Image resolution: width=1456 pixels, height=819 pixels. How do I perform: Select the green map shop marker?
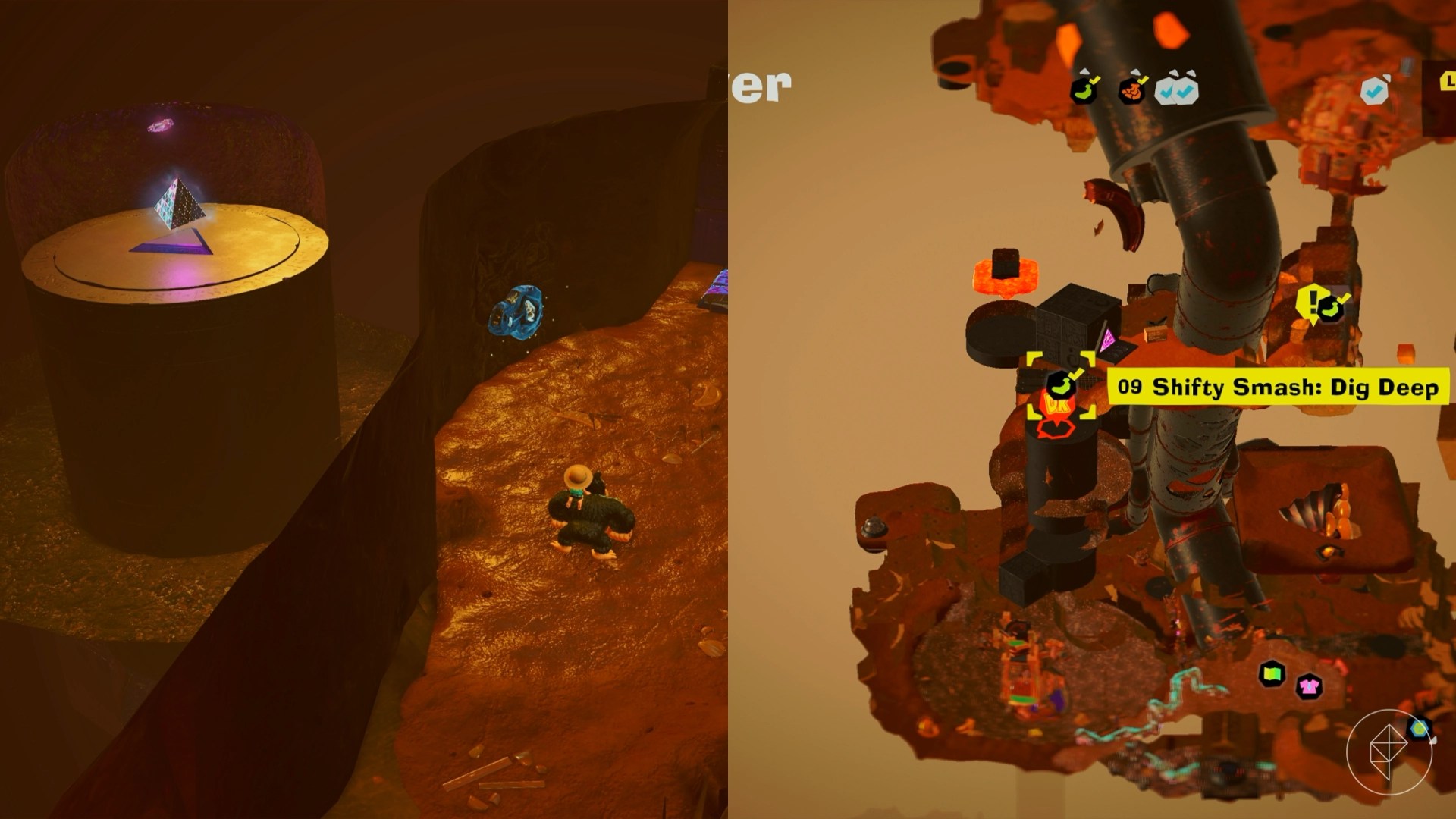[1272, 673]
